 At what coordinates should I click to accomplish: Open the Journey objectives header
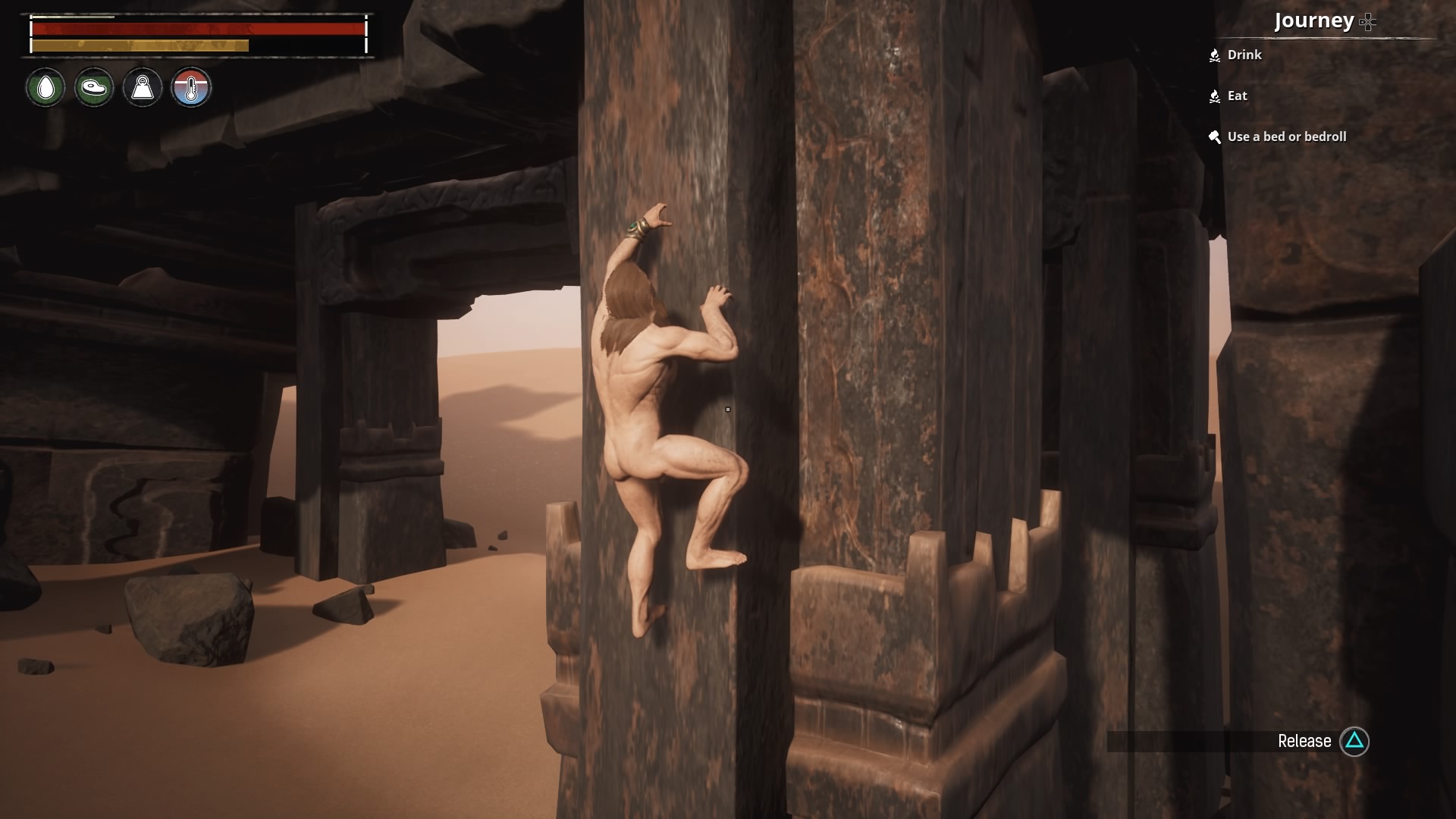click(x=1314, y=20)
